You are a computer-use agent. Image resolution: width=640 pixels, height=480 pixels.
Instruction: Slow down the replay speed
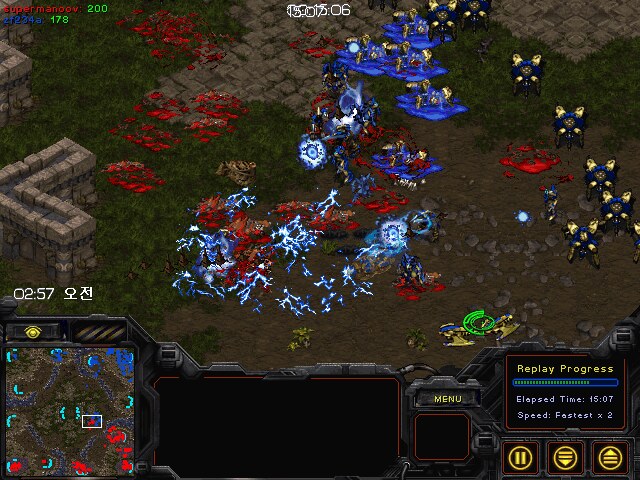point(565,457)
